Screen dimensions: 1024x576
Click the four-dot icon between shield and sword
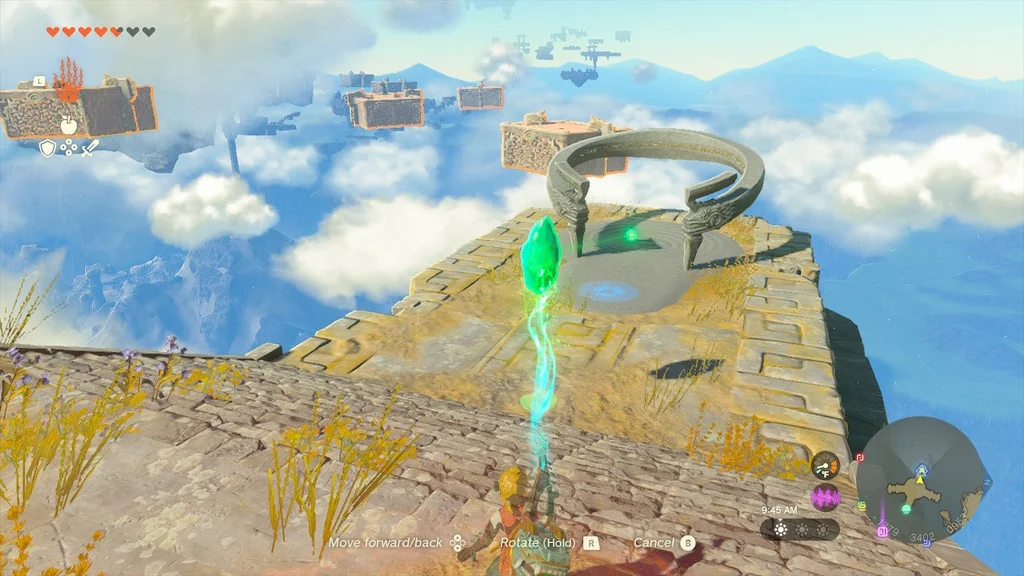tap(68, 148)
